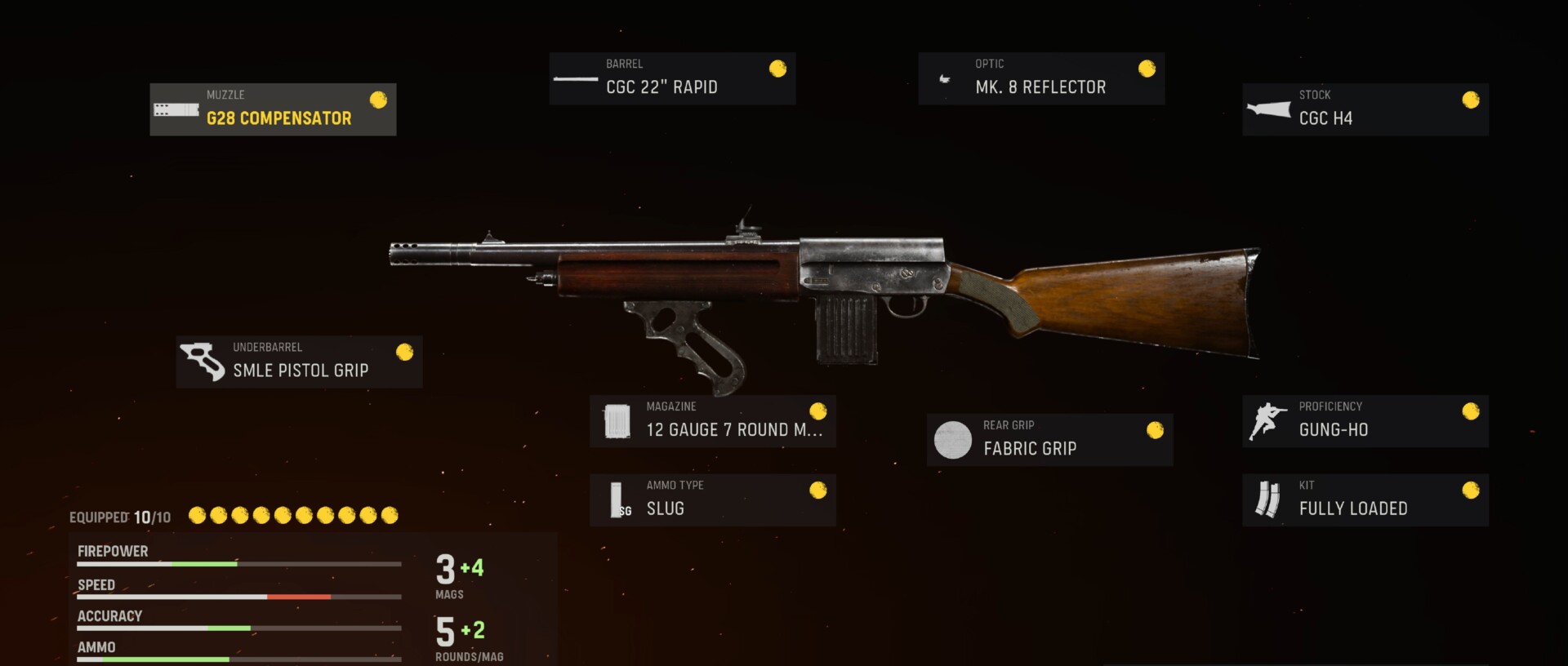Select the G28 Compensator muzzle slot
Viewport: 1568px width, 666px height.
(273, 109)
